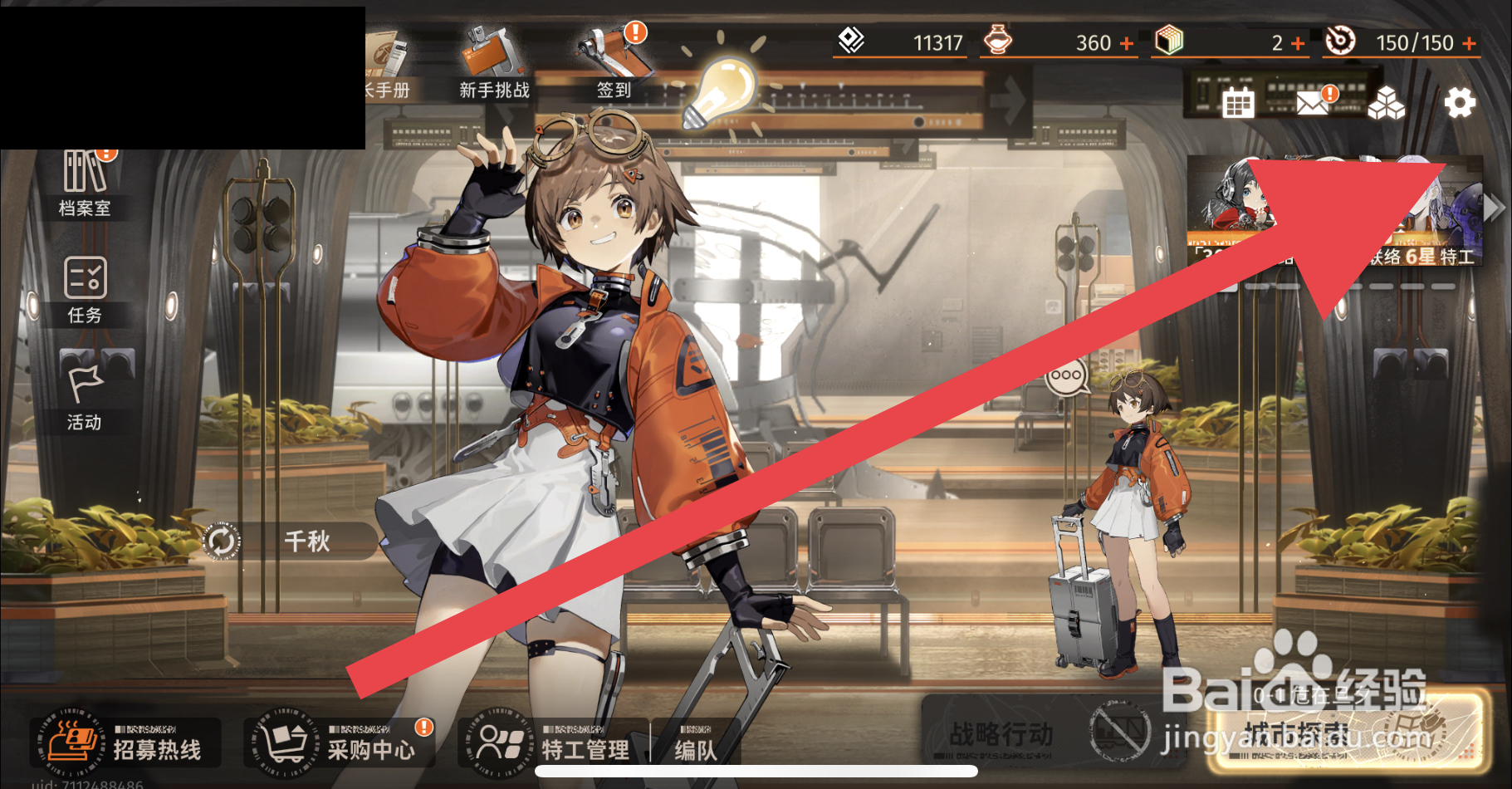
Task: Open the stacked cubes icon
Action: tap(1386, 103)
